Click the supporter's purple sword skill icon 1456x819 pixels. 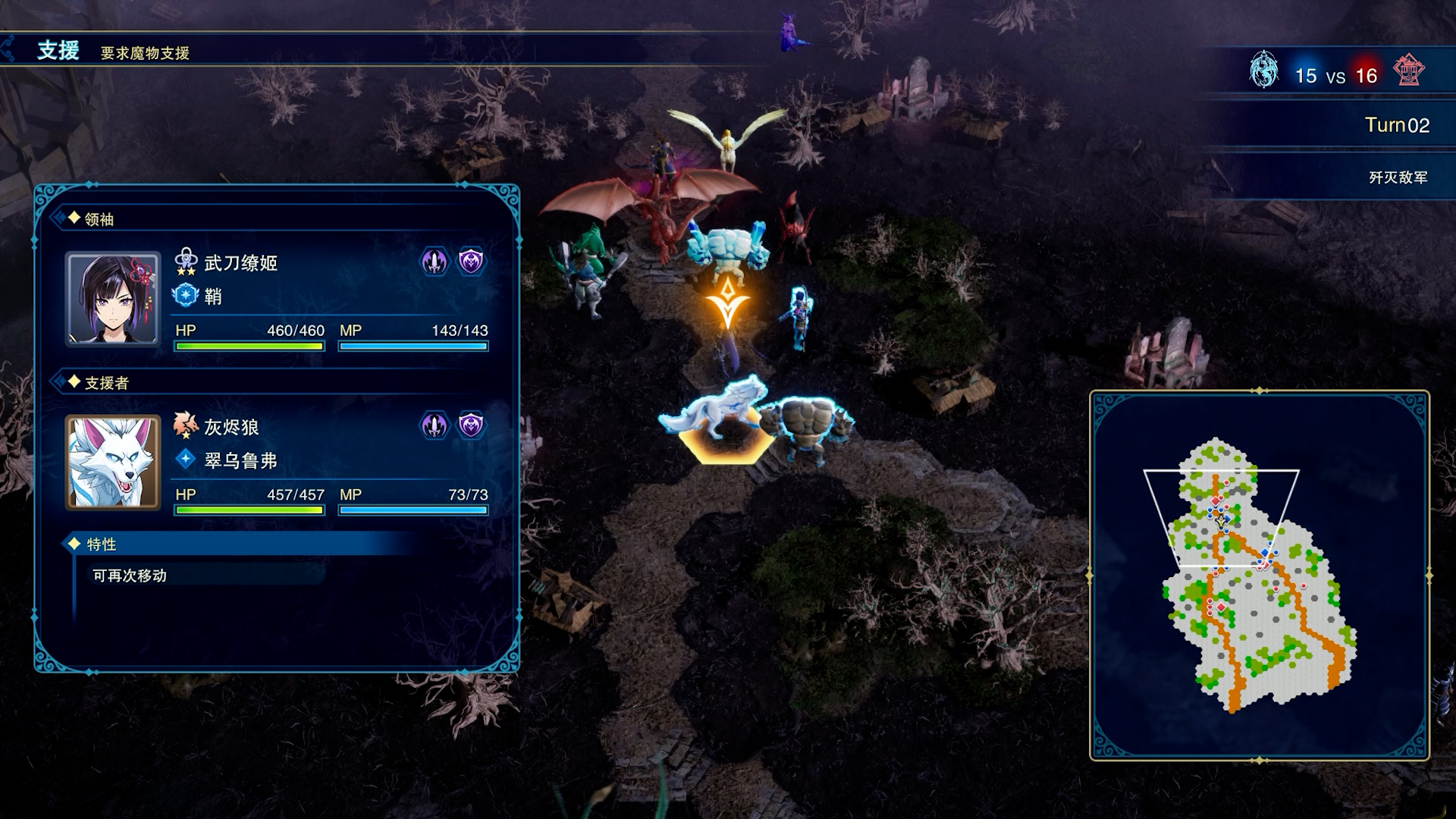point(435,426)
